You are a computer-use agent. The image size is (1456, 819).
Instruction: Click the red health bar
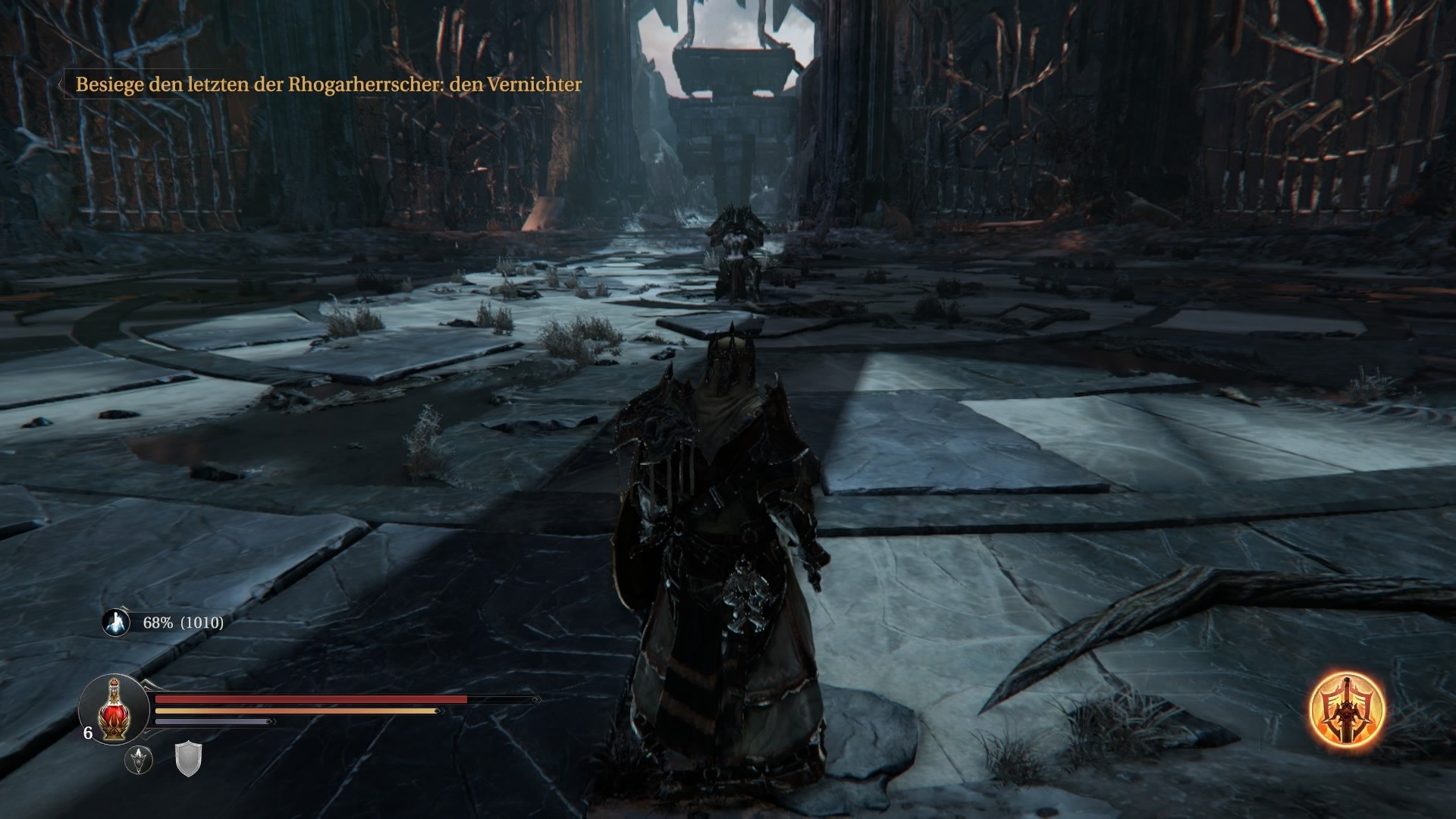point(303,698)
